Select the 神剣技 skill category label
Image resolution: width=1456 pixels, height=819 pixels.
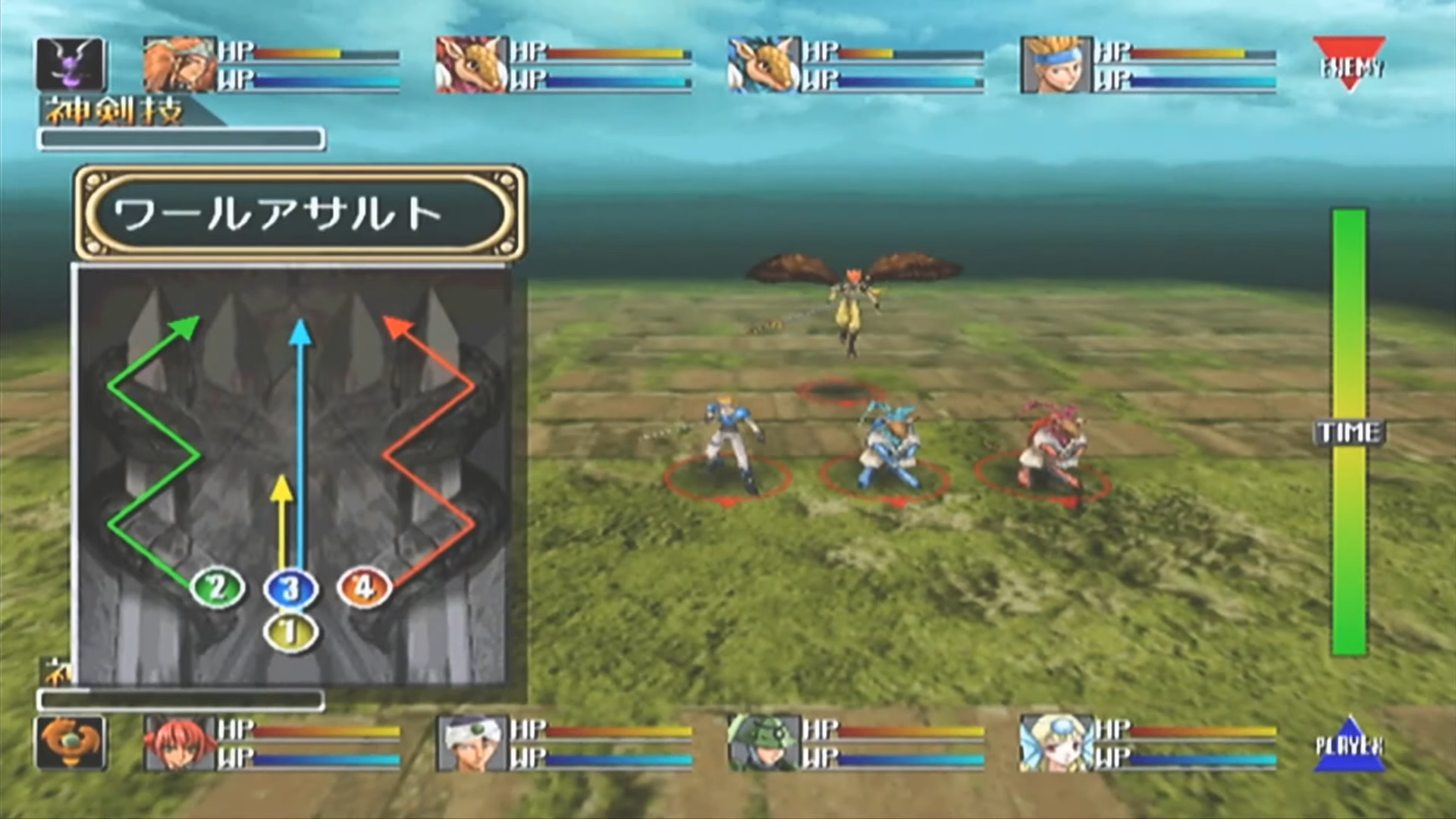point(114,111)
